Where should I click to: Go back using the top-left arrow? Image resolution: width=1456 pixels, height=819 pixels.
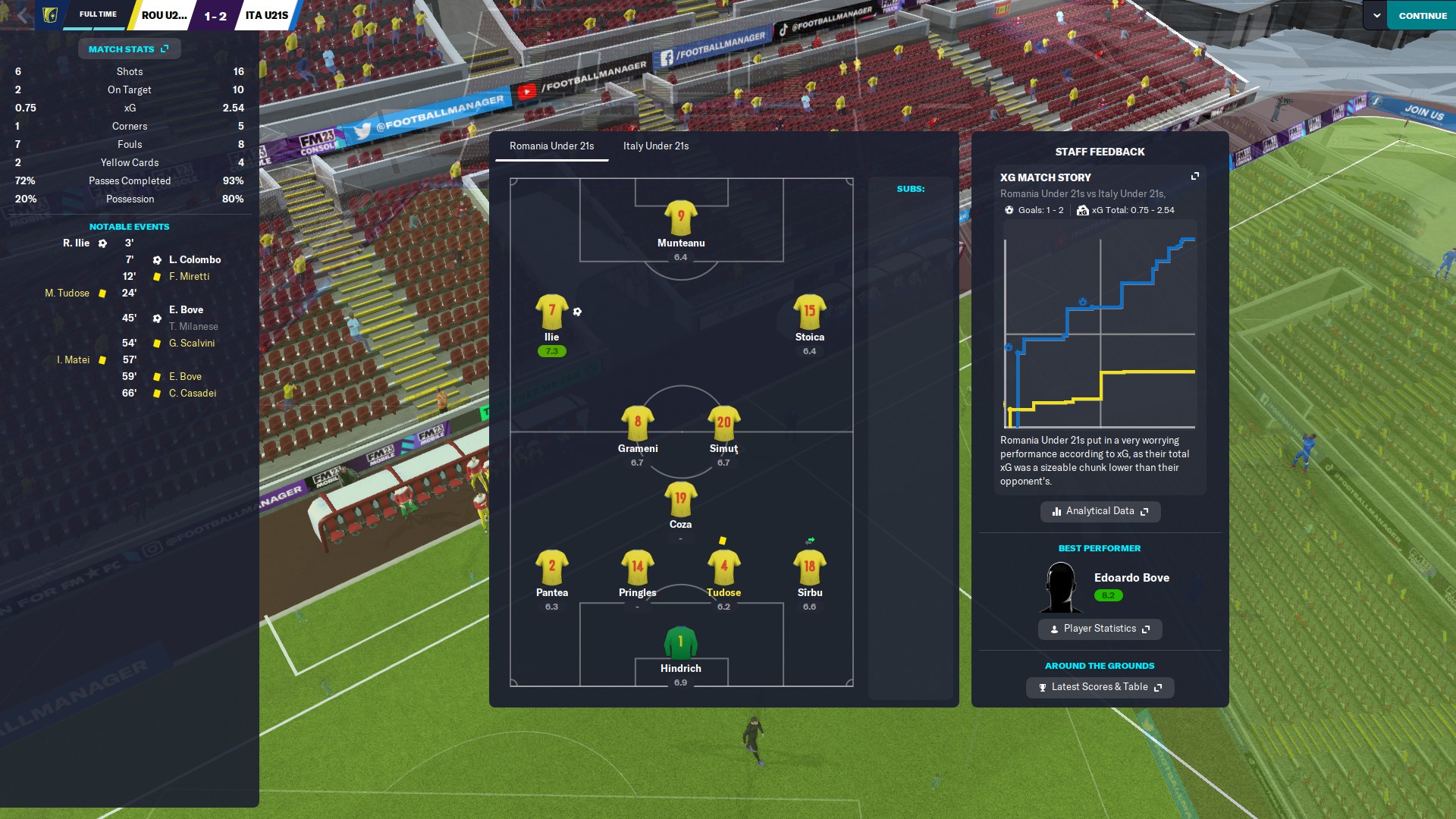(x=23, y=15)
